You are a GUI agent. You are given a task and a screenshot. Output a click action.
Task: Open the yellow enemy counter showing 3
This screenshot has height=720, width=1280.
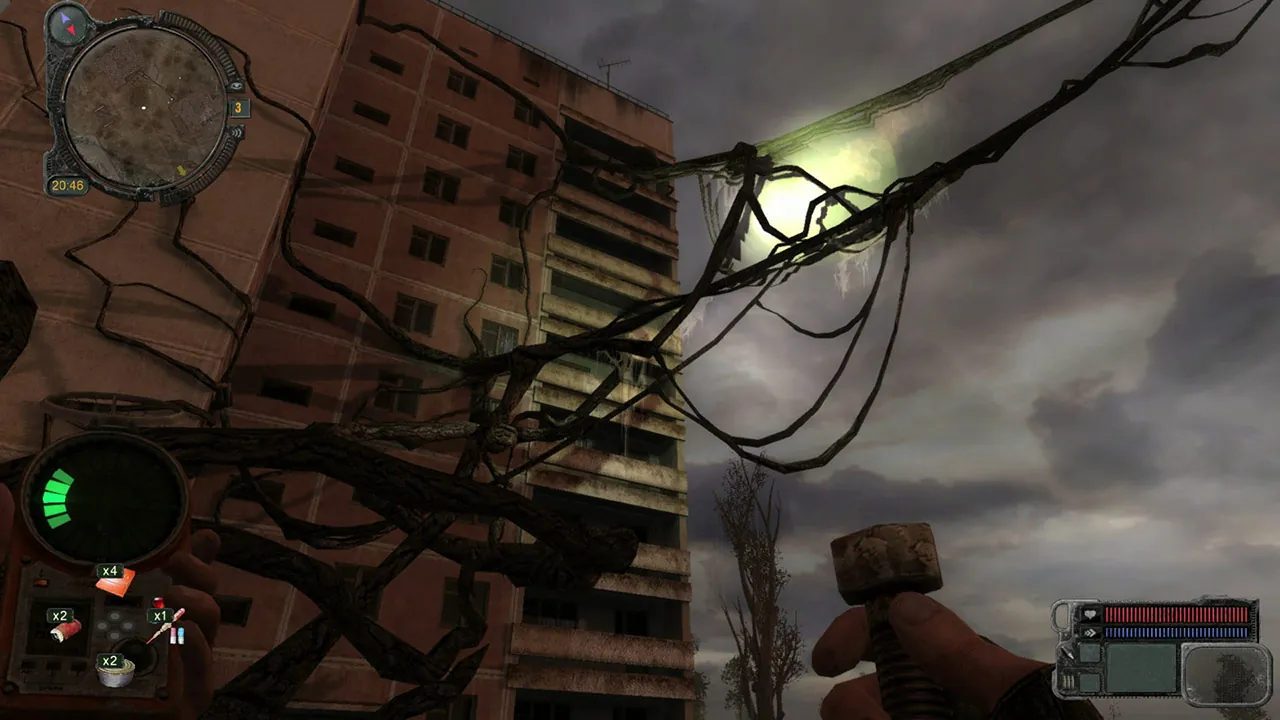pyautogui.click(x=239, y=108)
